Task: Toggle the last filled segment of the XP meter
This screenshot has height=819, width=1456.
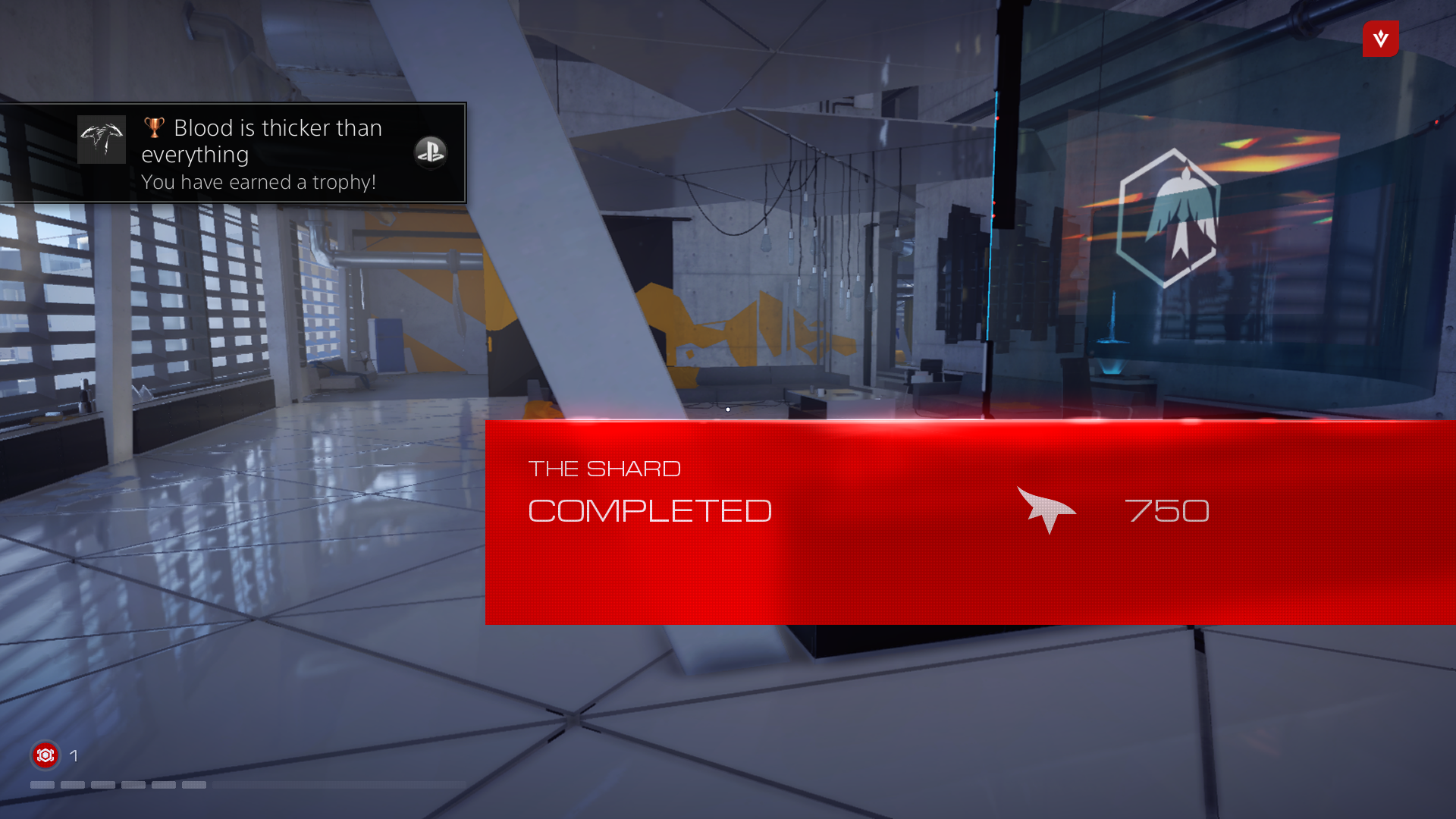Action: tap(194, 785)
